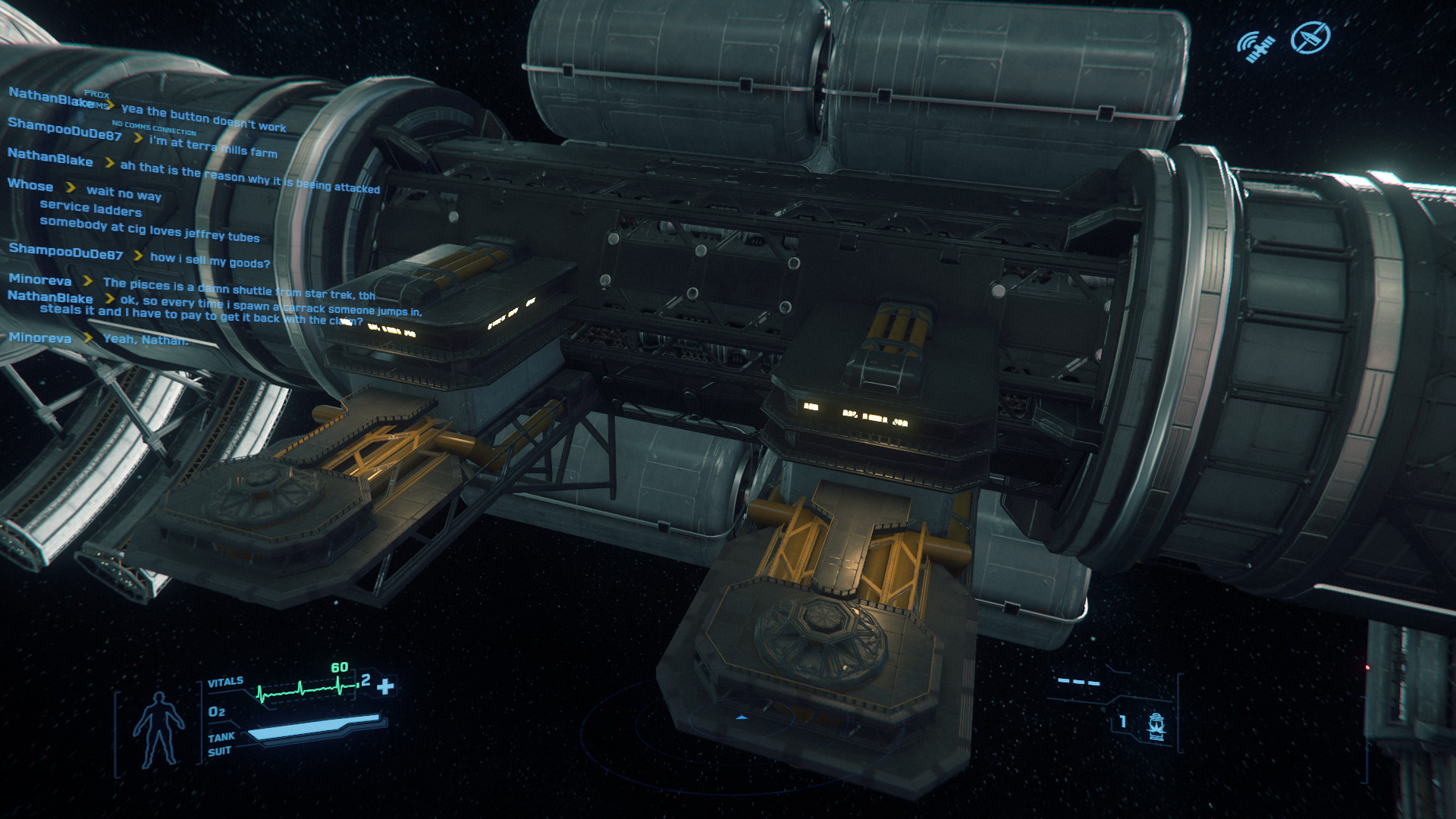1456x819 pixels.
Task: Open the body silhouette health status
Action: (x=158, y=730)
